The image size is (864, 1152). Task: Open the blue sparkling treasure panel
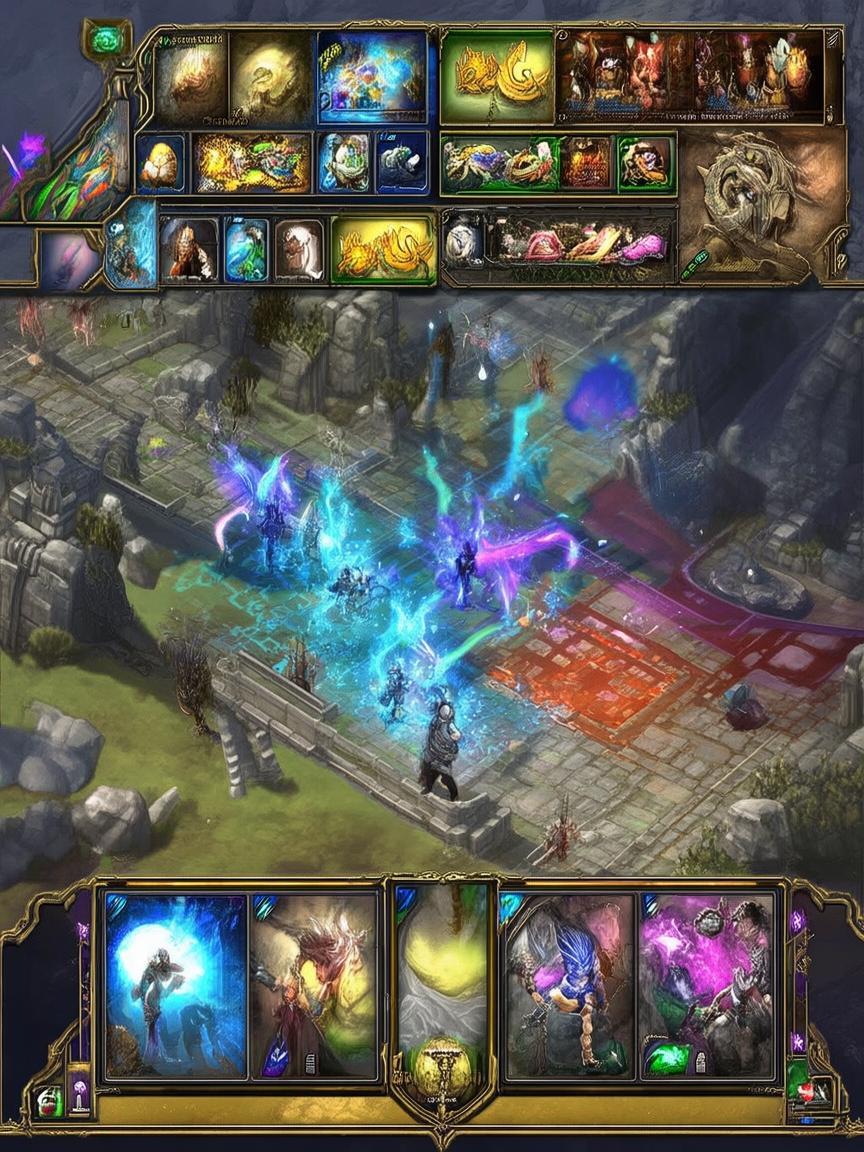pyautogui.click(x=371, y=77)
